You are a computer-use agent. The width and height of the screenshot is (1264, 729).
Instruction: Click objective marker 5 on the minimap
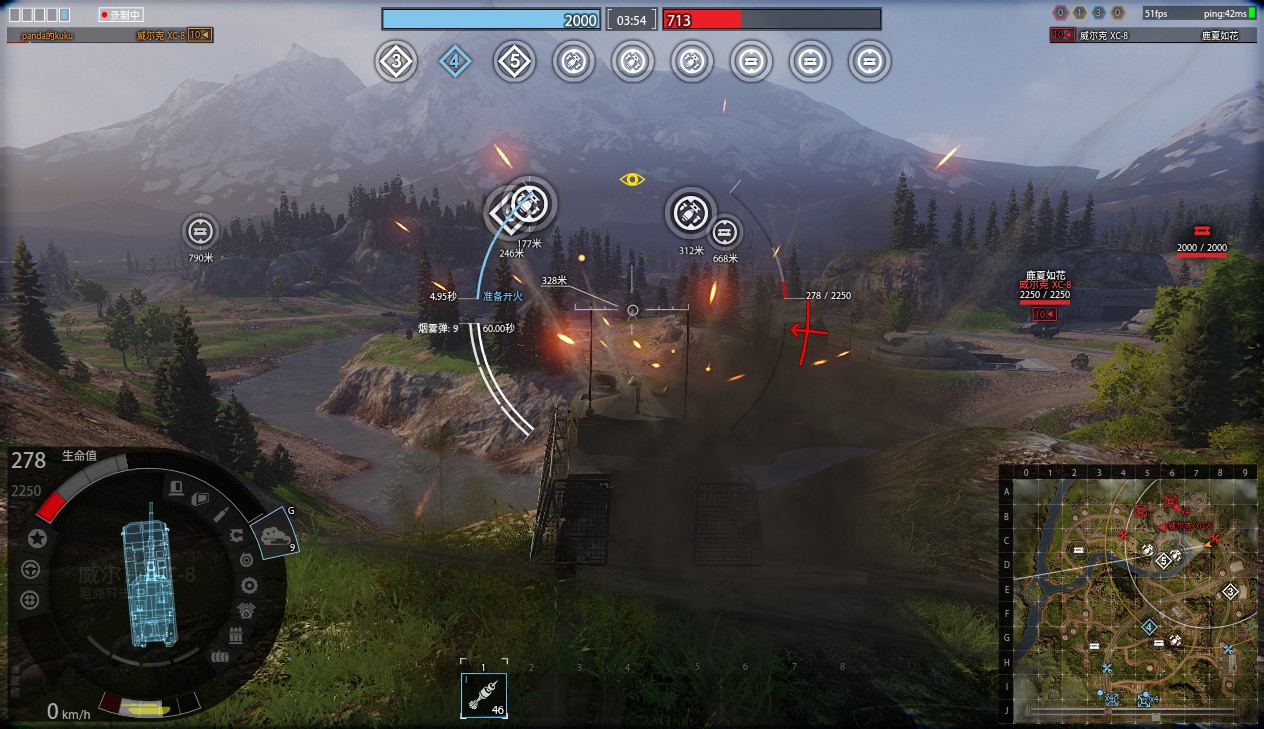(1163, 561)
